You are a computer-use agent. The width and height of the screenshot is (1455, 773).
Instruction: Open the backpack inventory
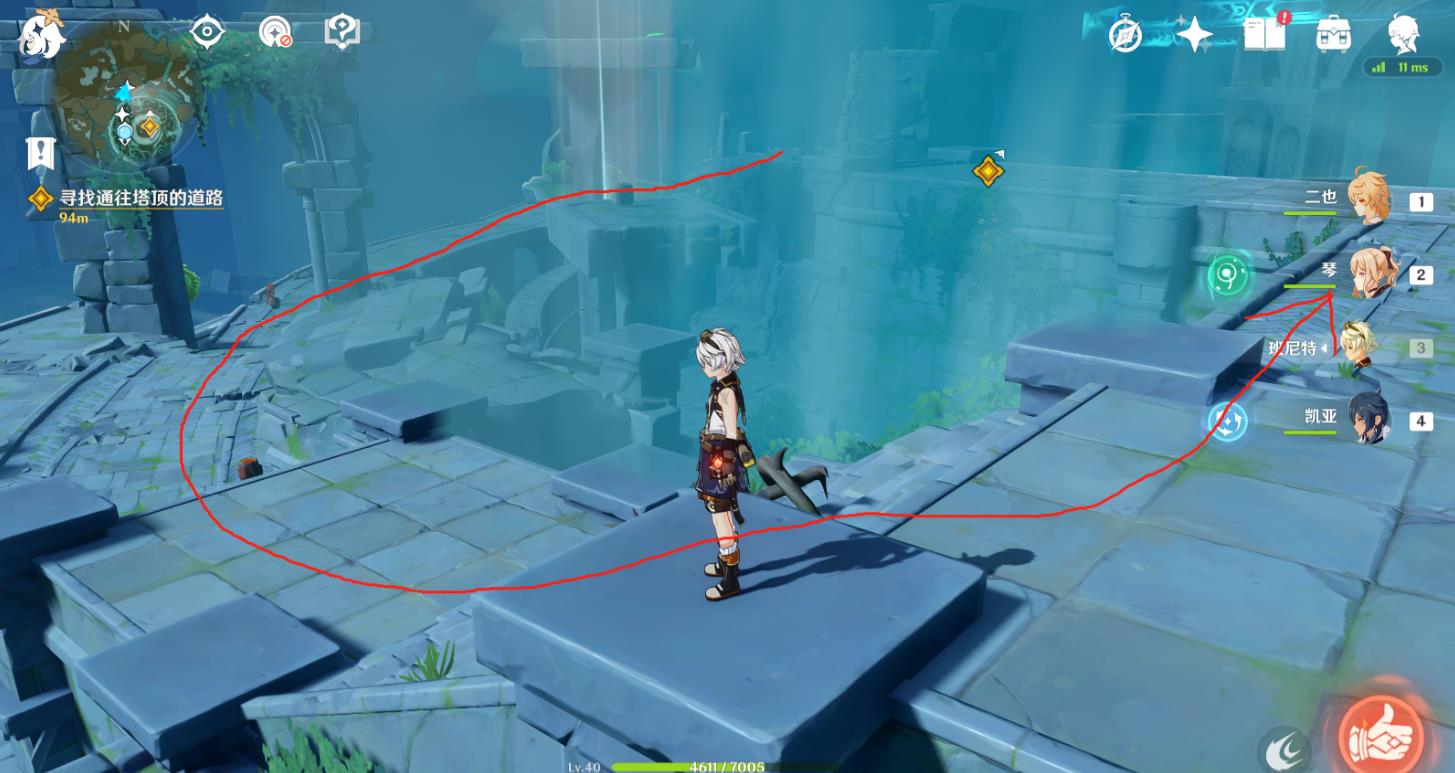pos(1334,36)
